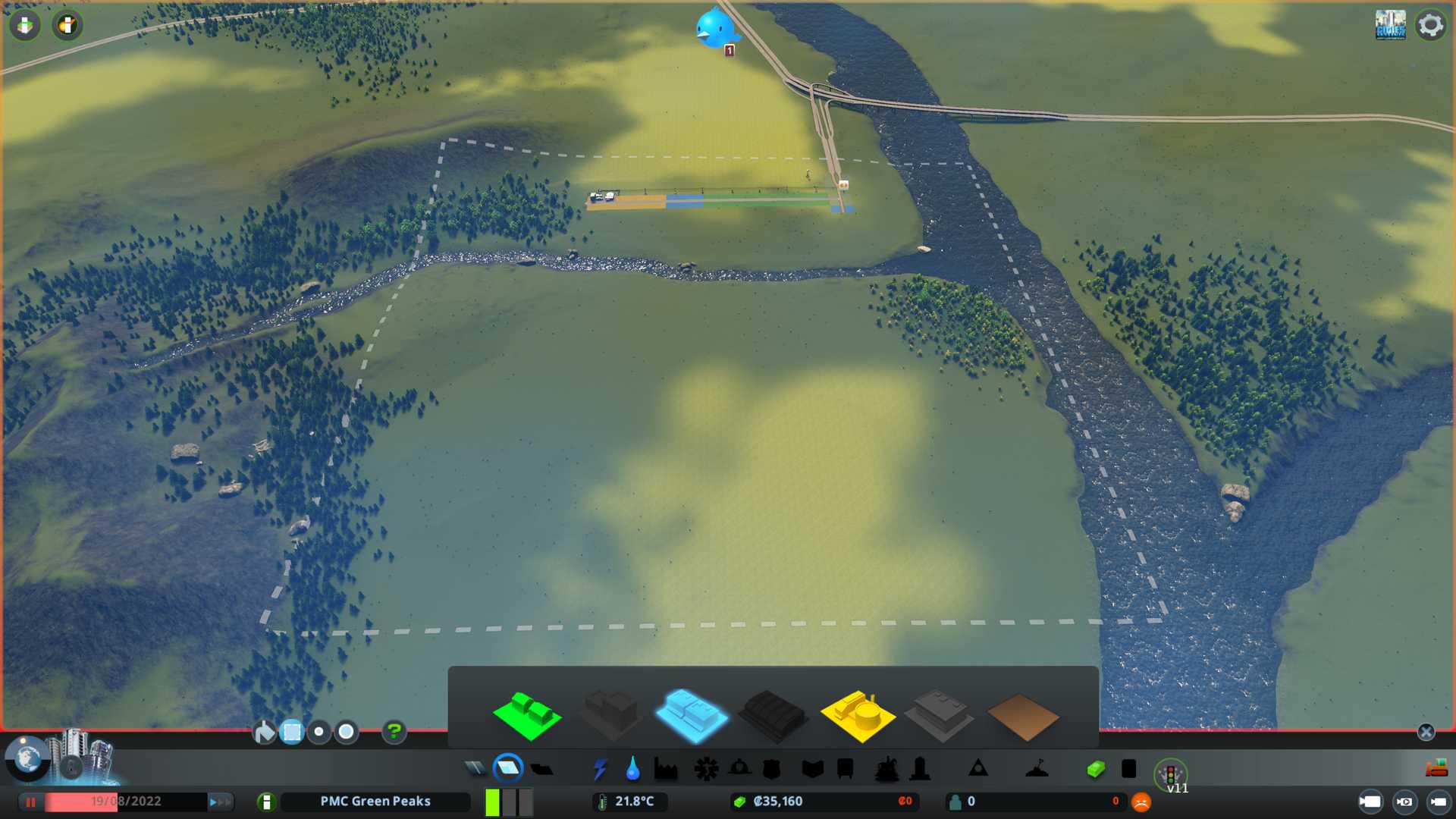
Task: Switch to marquee zoning tool
Action: (292, 732)
